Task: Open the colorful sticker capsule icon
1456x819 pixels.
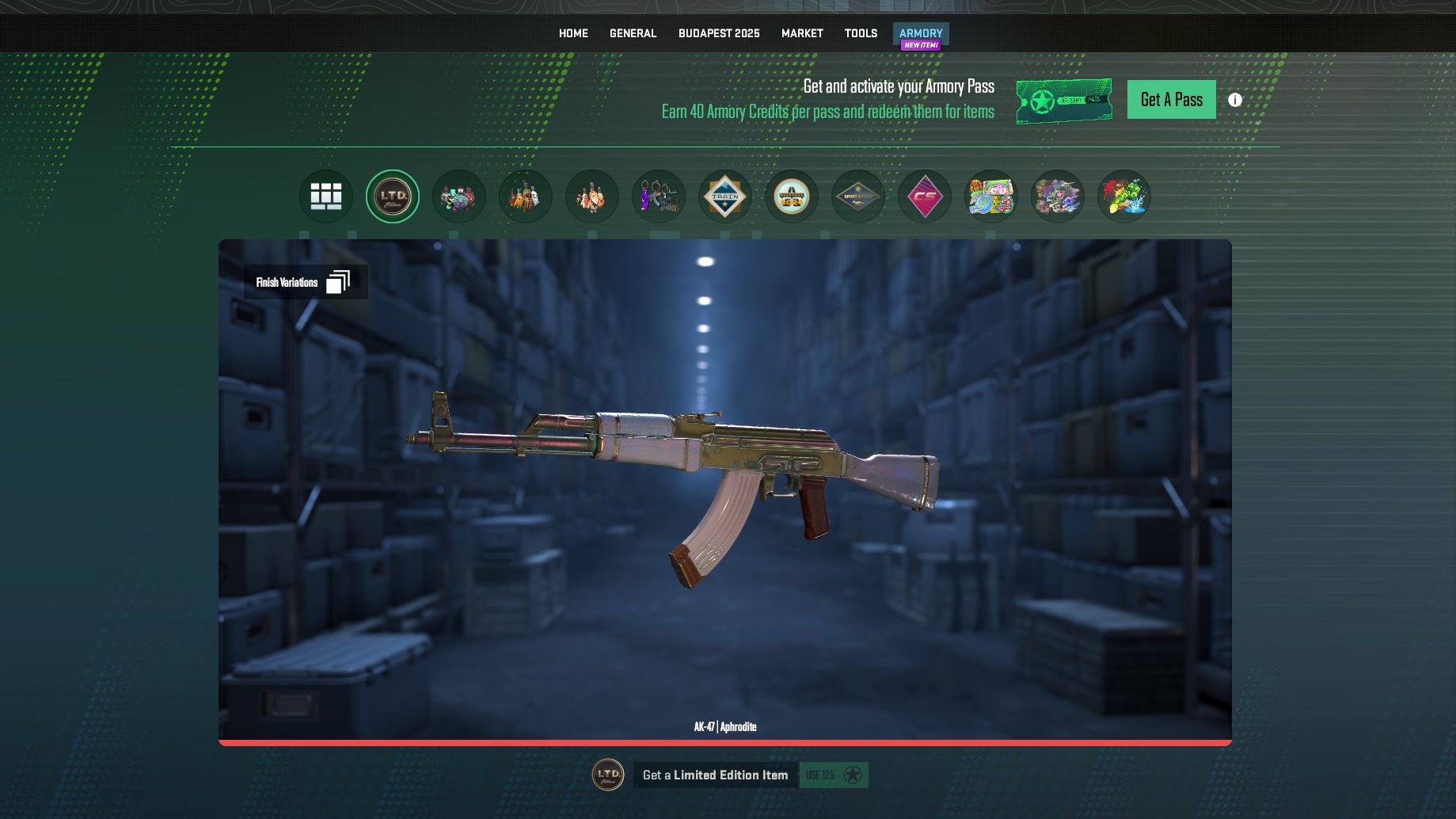Action: click(x=990, y=196)
